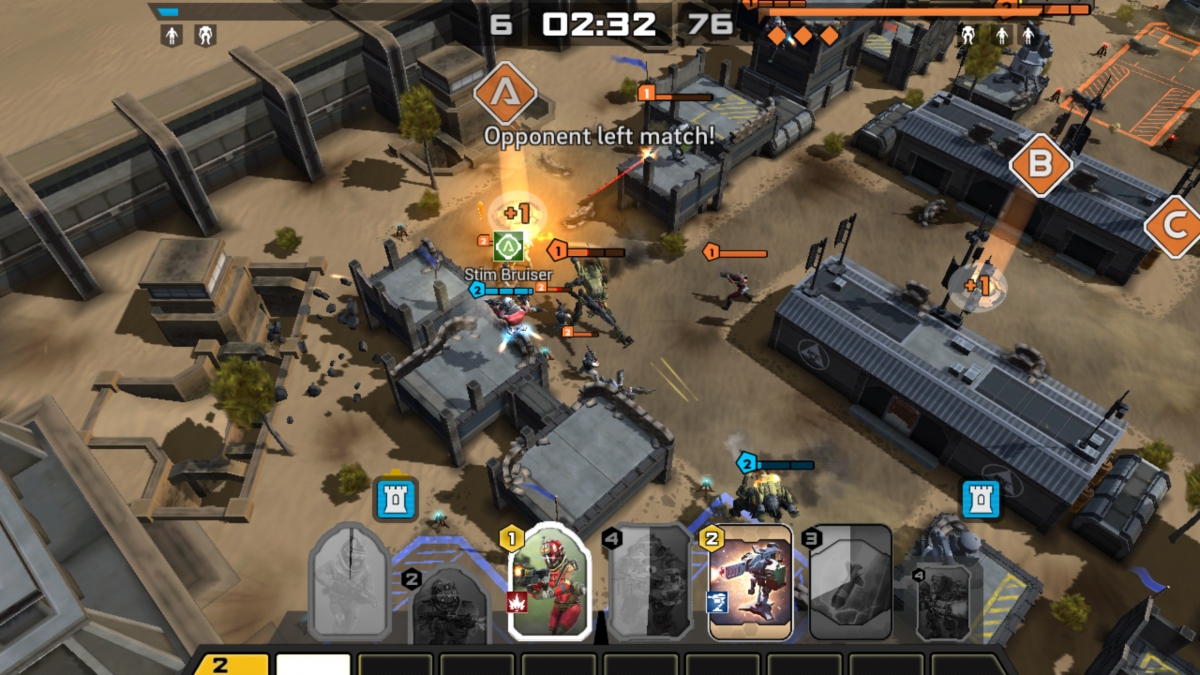Choose the sentry turret card costing 2
Viewport: 1200px width, 675px height.
point(750,582)
